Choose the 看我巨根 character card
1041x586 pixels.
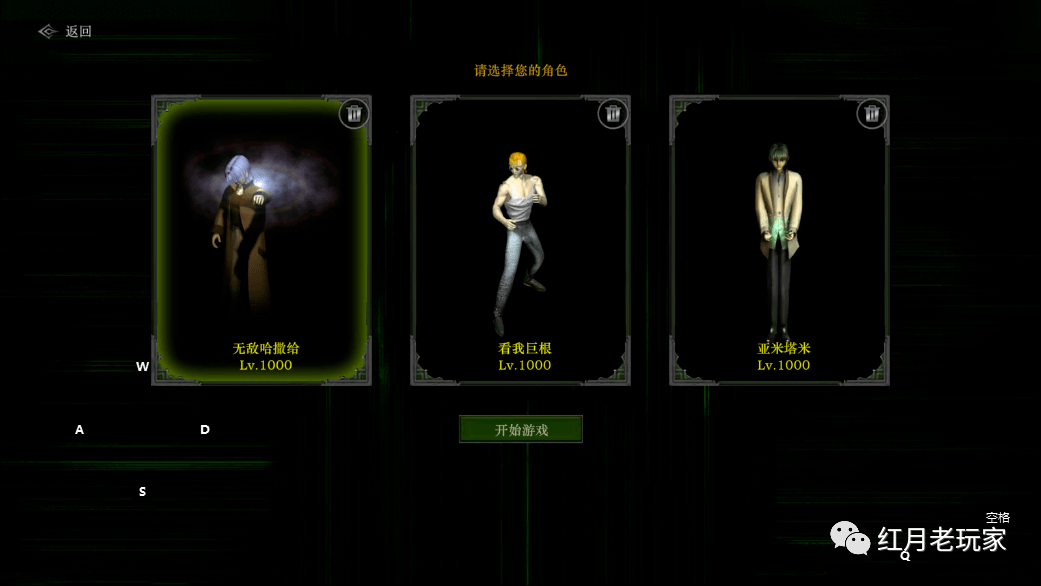pyautogui.click(x=520, y=240)
